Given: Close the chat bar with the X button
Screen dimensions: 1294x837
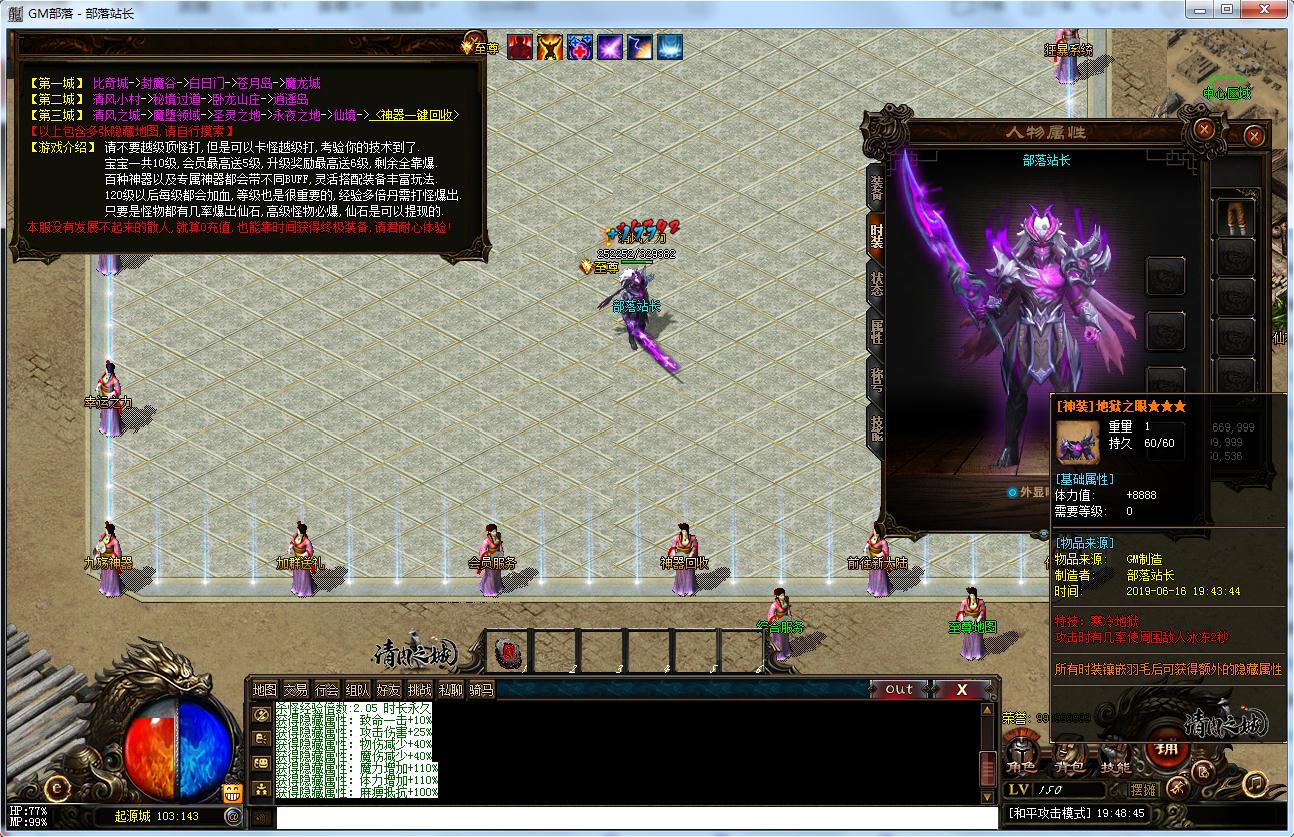Looking at the screenshot, I should point(961,689).
